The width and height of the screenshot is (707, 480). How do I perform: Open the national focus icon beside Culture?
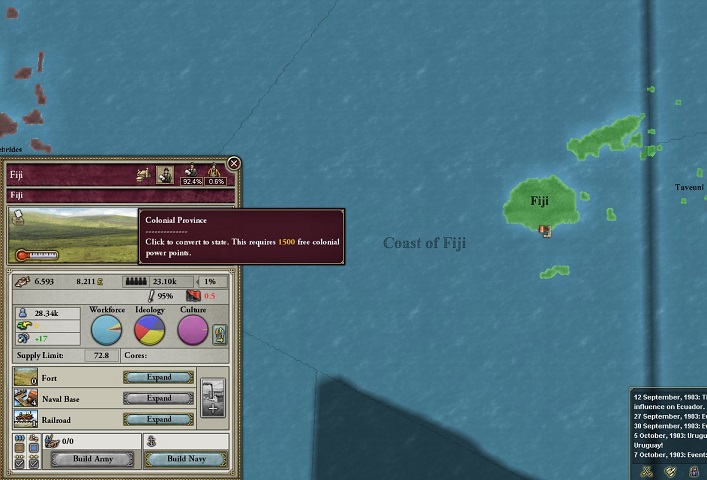click(x=220, y=336)
